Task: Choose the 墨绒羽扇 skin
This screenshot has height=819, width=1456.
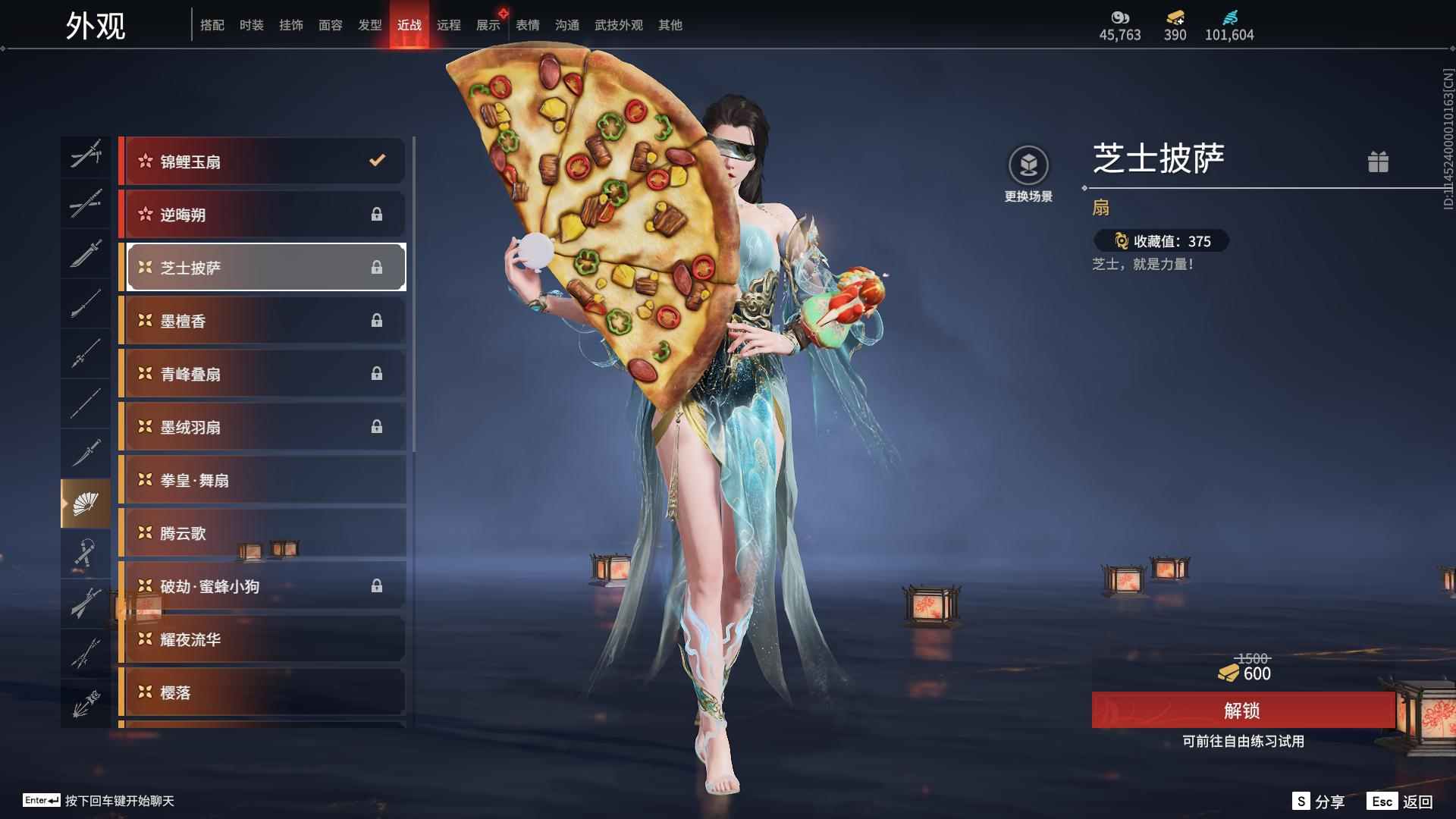Action: click(262, 427)
